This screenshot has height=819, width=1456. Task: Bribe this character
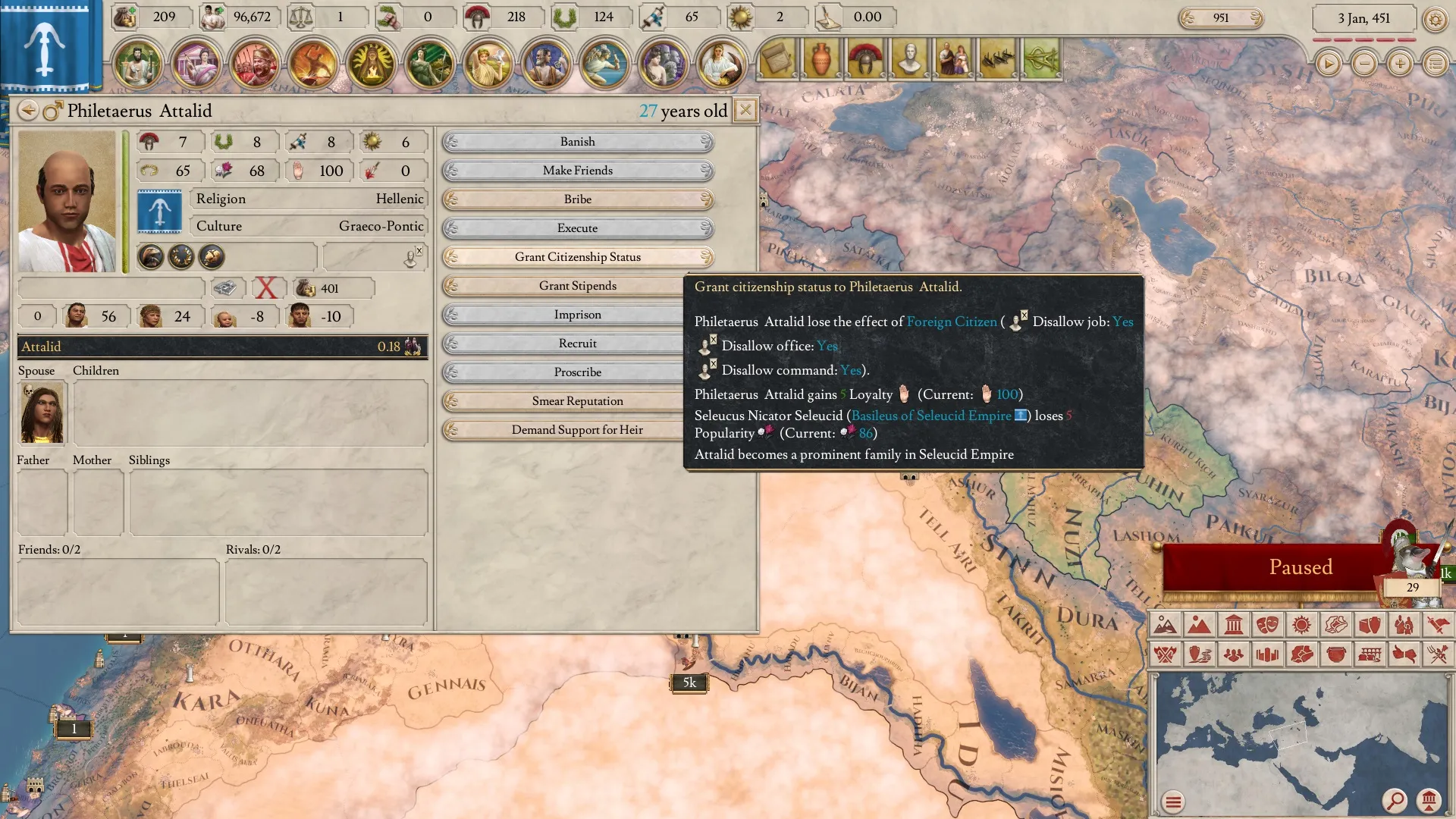click(577, 199)
